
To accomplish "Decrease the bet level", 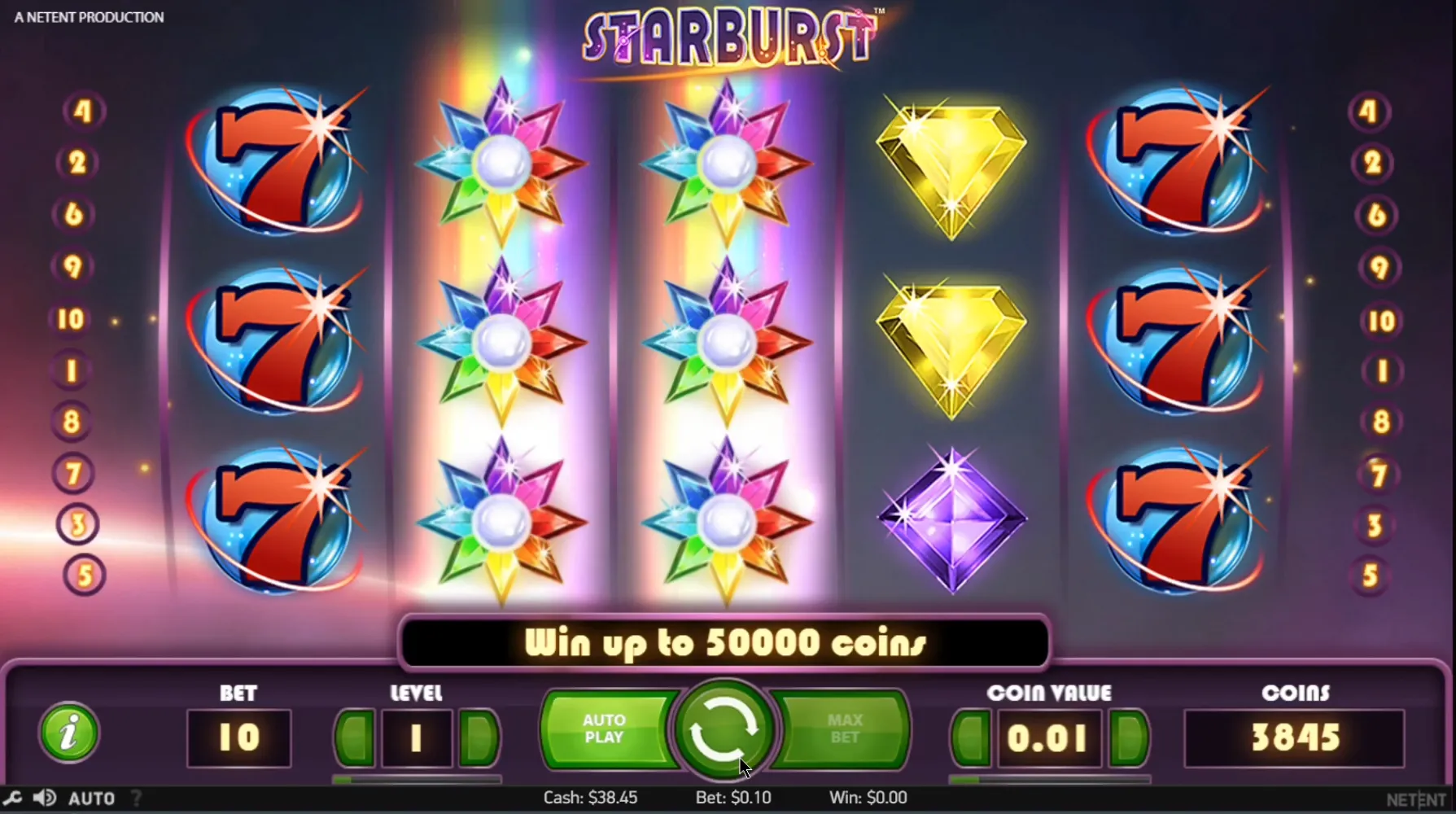I will [355, 738].
